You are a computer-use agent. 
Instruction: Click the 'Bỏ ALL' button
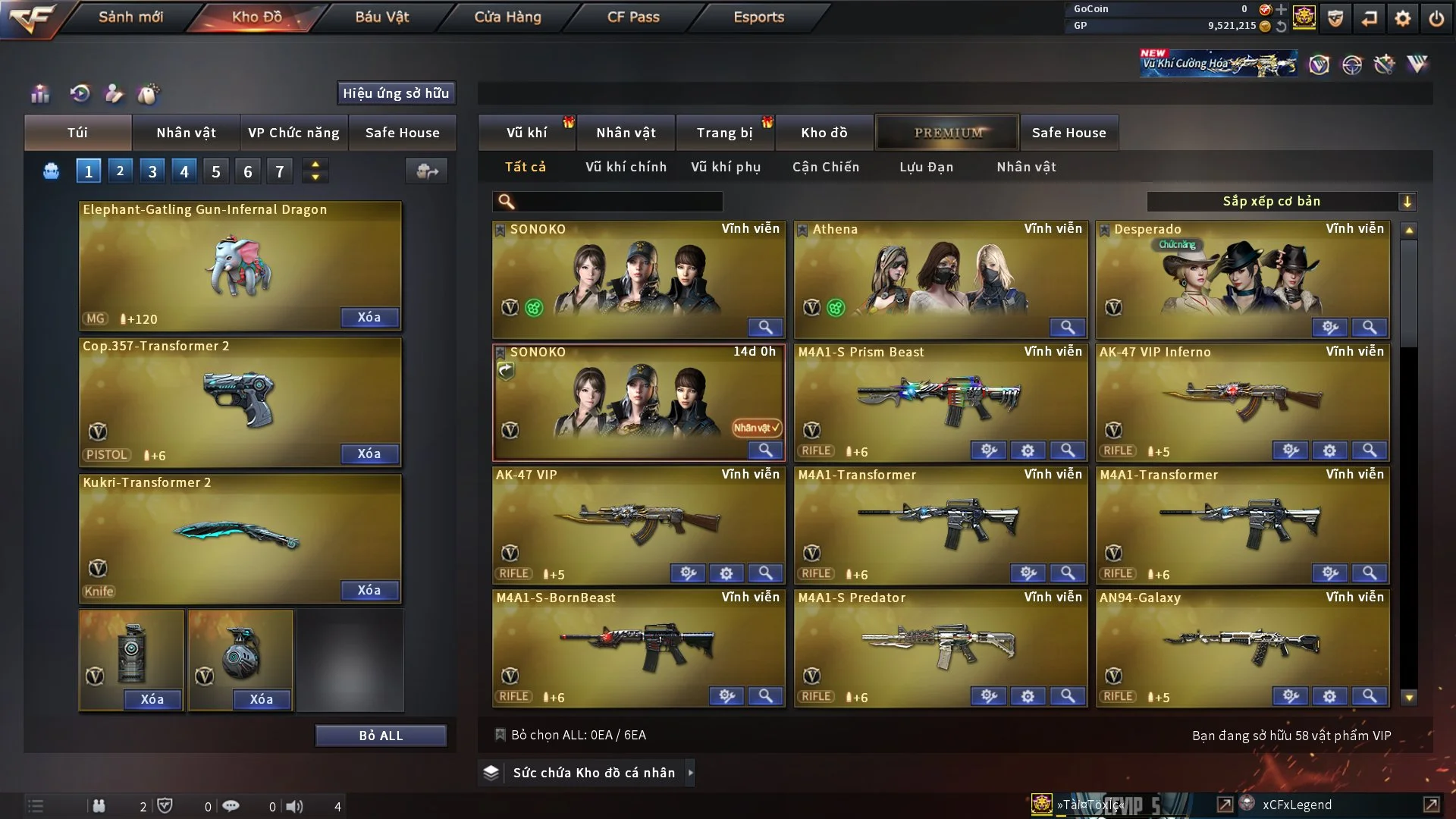click(381, 735)
